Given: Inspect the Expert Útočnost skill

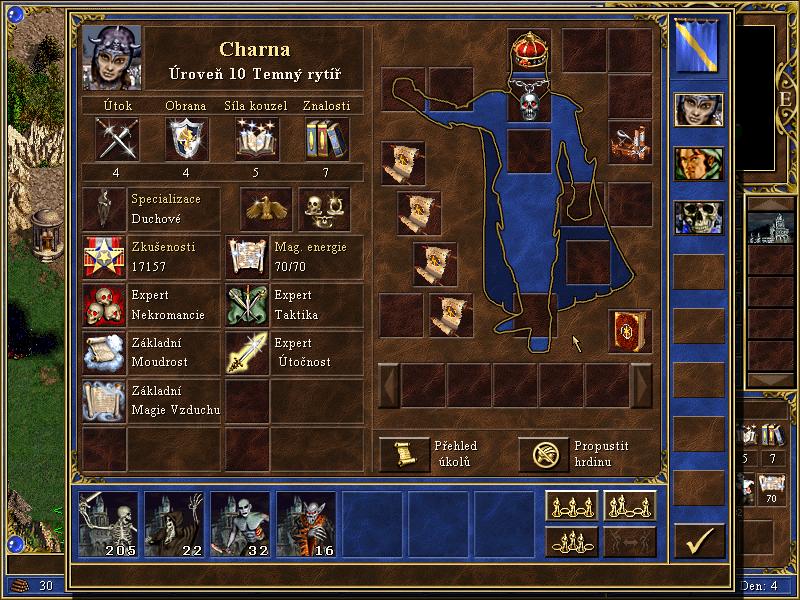Looking at the screenshot, I should pyautogui.click(x=246, y=352).
